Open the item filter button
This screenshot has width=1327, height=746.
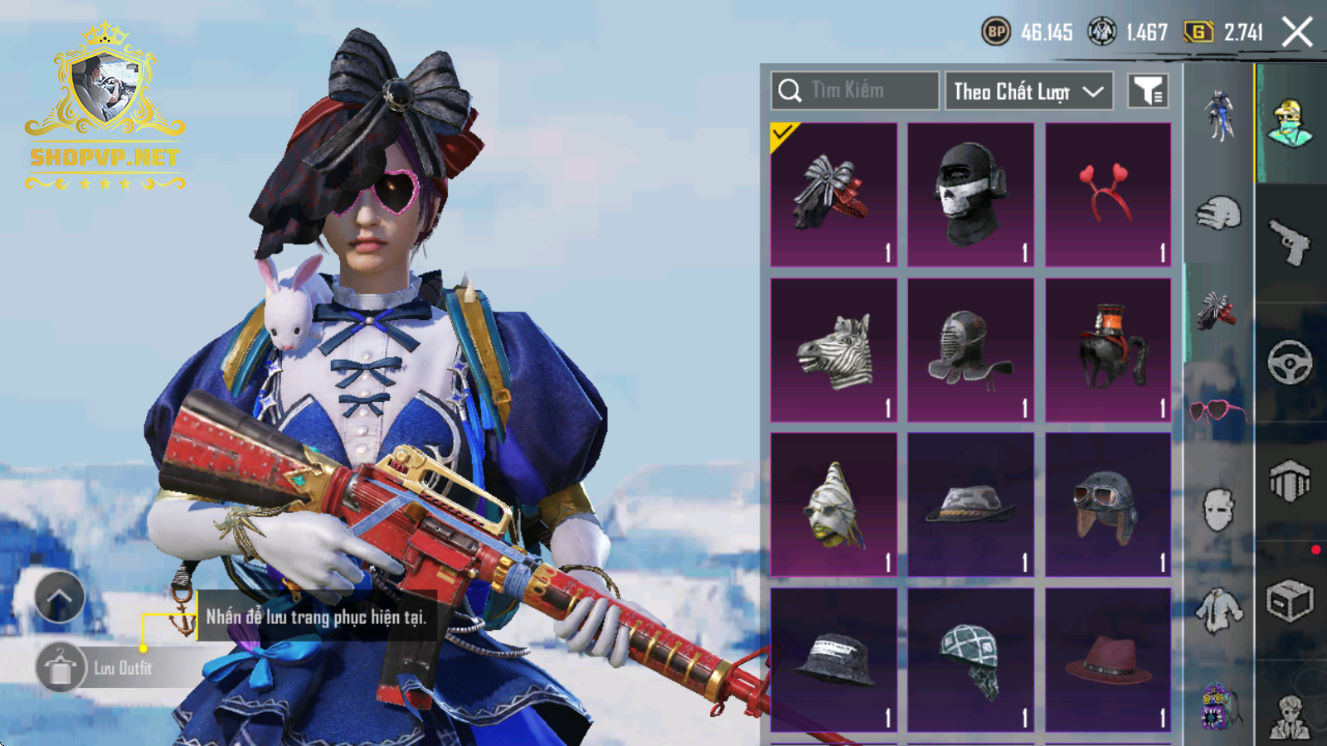coord(1148,91)
